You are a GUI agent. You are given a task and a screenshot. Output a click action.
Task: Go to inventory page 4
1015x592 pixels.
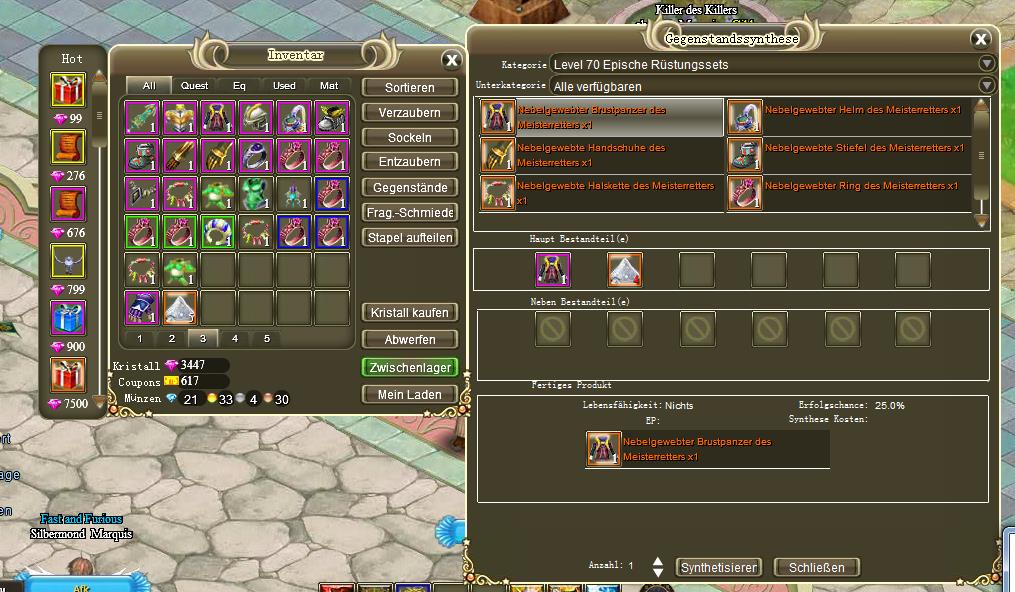click(x=235, y=338)
